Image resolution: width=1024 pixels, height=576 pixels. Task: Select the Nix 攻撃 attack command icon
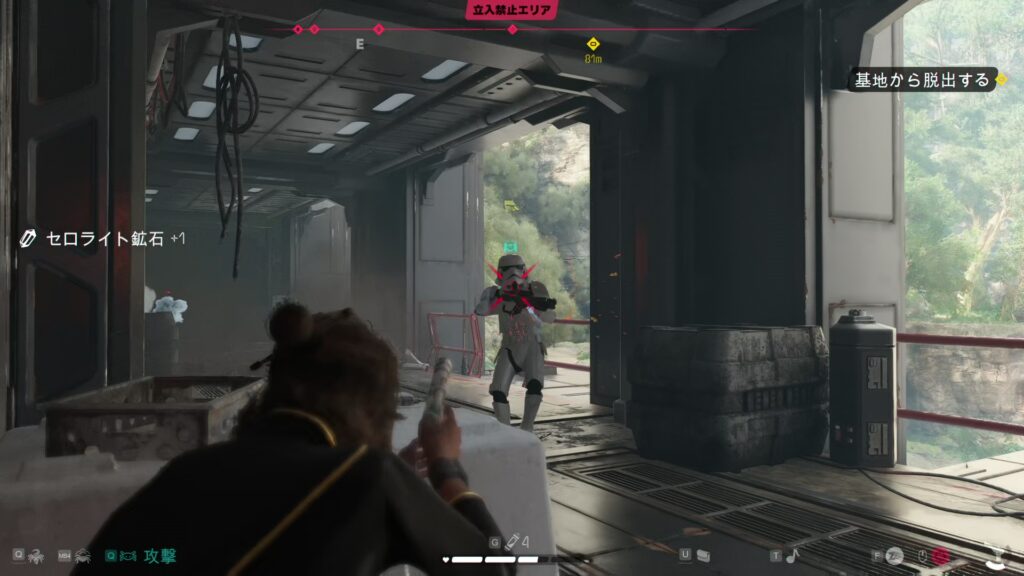coord(129,555)
